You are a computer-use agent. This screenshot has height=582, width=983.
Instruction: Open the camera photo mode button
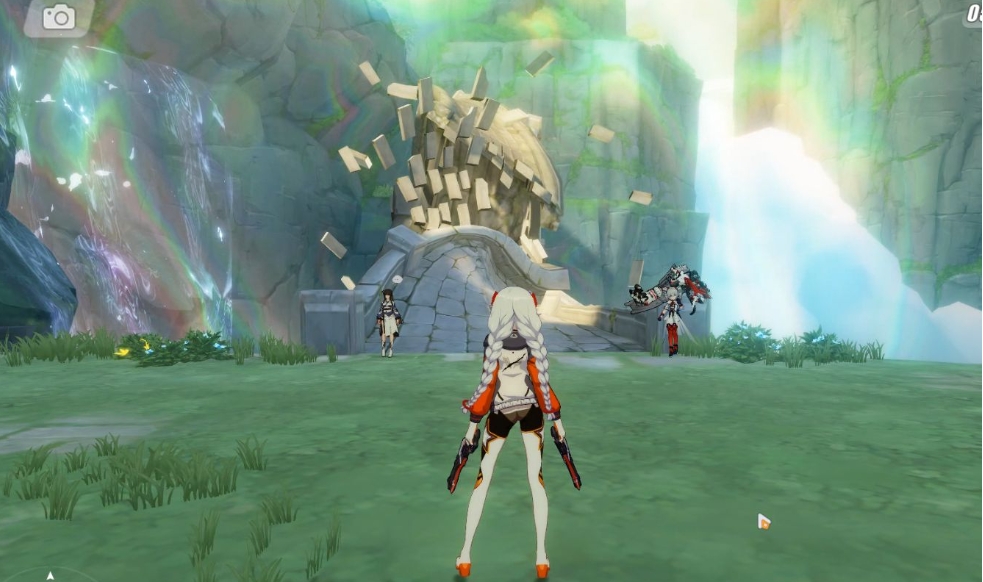(x=58, y=17)
